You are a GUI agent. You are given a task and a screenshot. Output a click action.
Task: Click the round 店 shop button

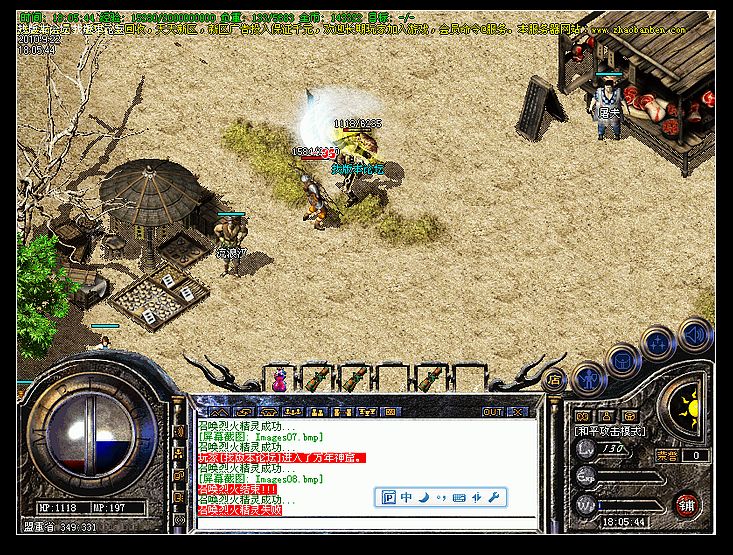tap(553, 380)
